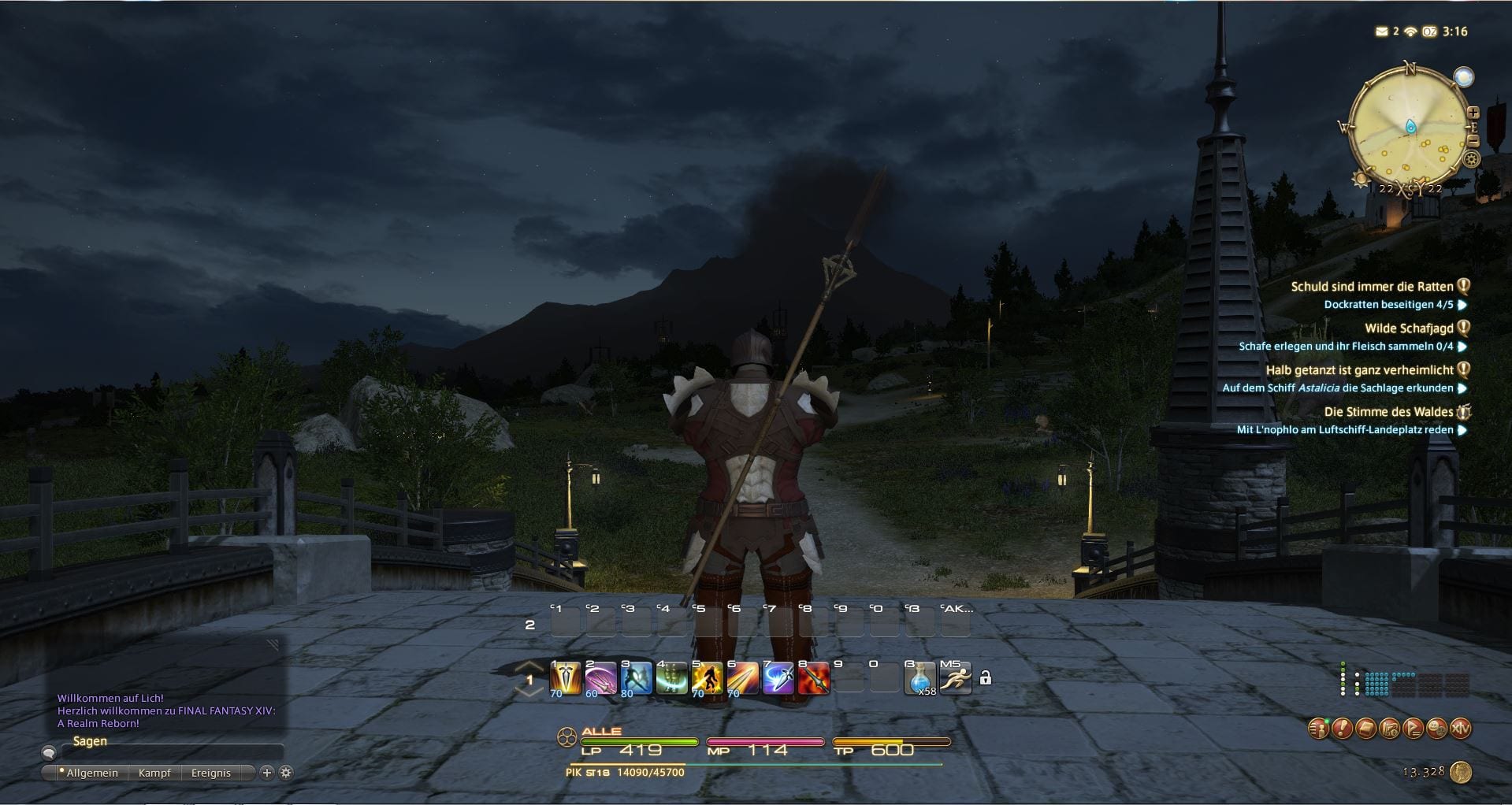This screenshot has width=1512, height=805.
Task: Use the blue potion hotbar slot
Action: (x=919, y=678)
